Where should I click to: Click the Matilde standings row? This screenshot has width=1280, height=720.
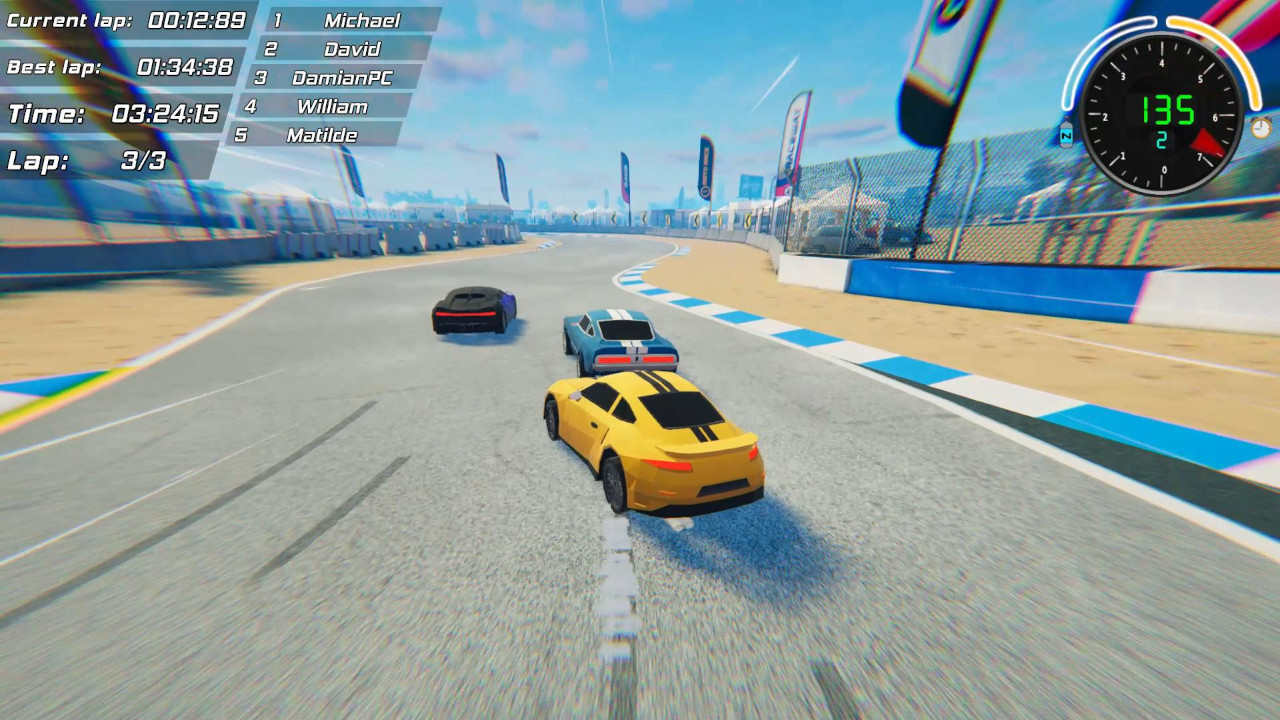tap(324, 135)
